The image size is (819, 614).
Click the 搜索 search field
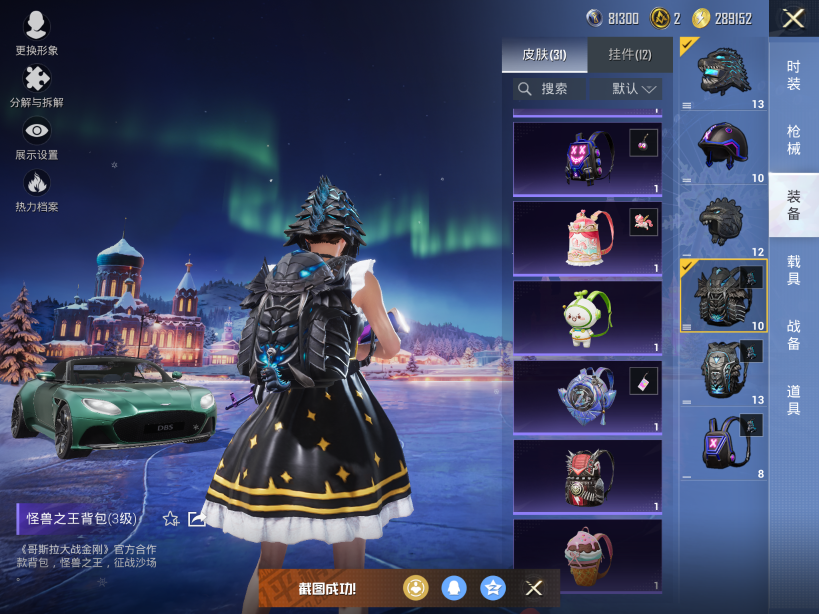(550, 89)
